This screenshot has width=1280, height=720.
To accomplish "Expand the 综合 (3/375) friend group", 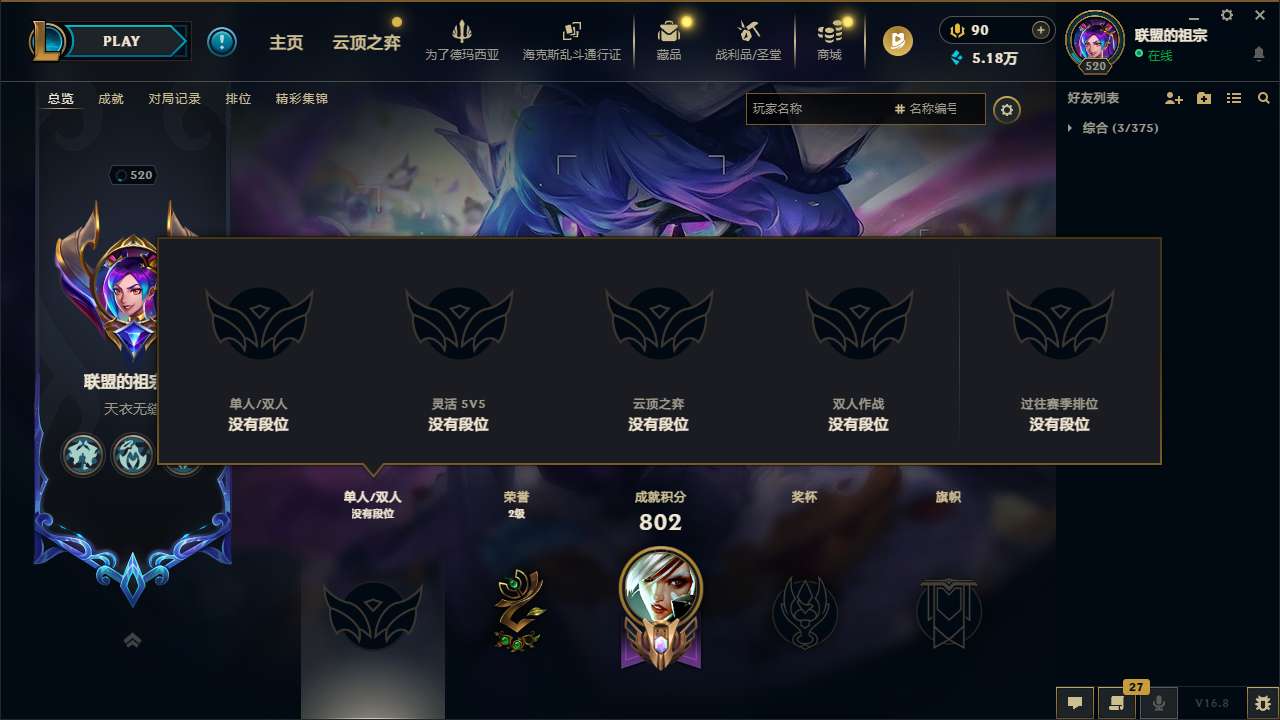I will pos(1121,128).
